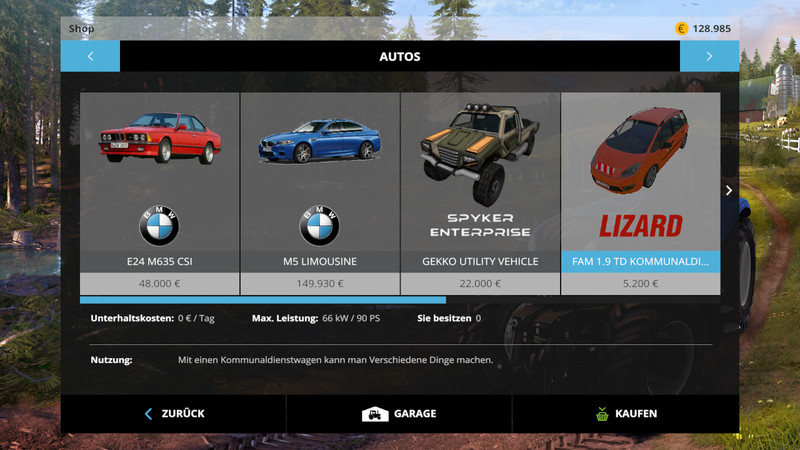The height and width of the screenshot is (450, 800).
Task: Buy the vehicle with Kaufen
Action: click(625, 413)
